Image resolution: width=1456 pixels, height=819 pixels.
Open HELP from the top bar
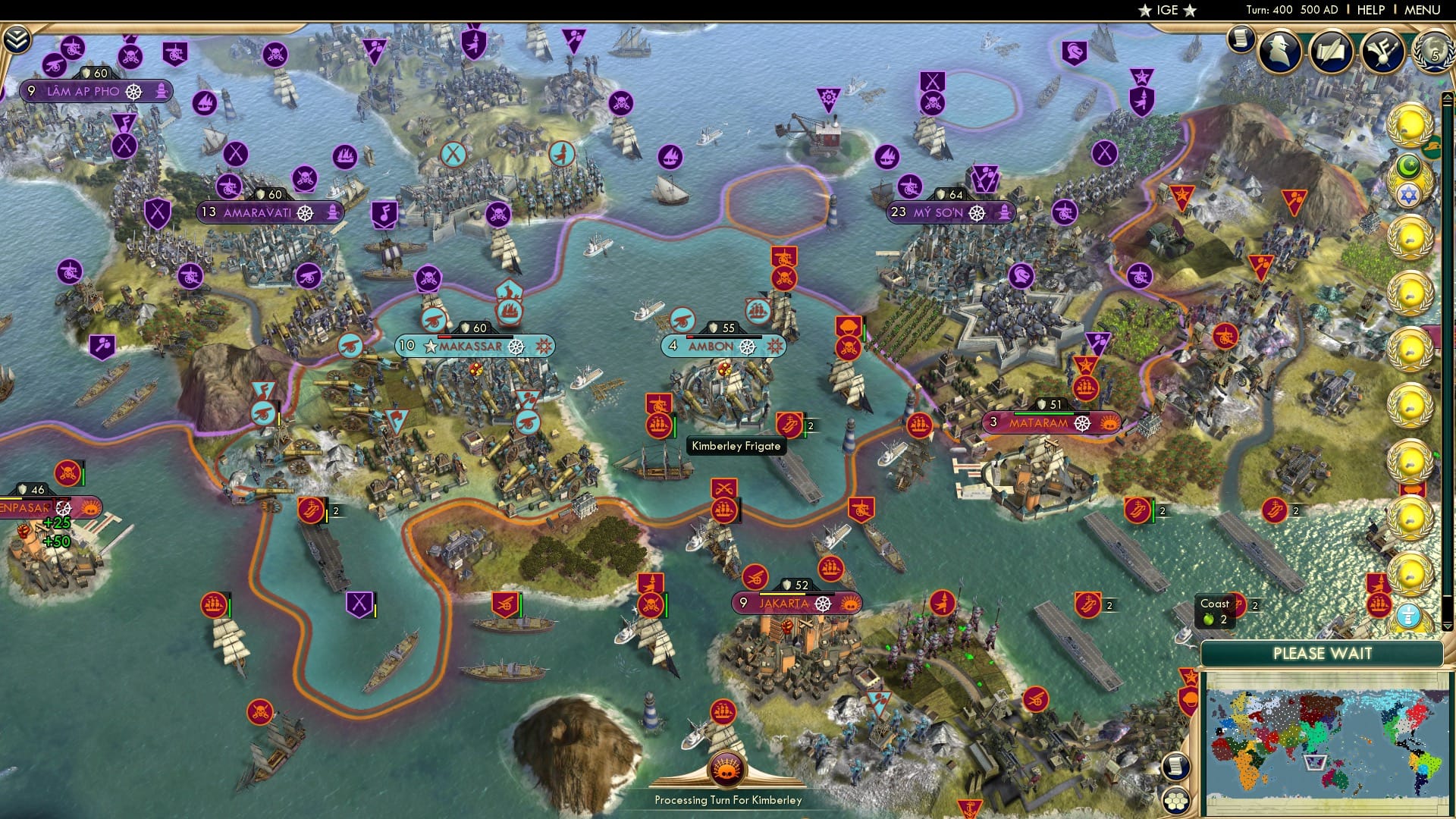point(1371,10)
